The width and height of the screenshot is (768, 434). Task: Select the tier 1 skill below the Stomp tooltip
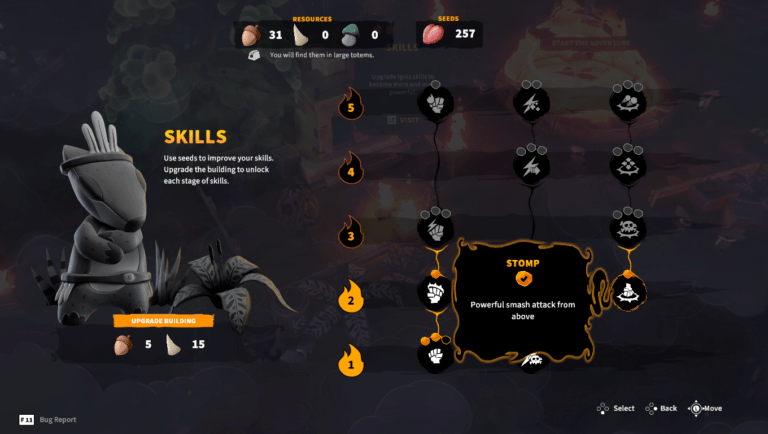(532, 360)
